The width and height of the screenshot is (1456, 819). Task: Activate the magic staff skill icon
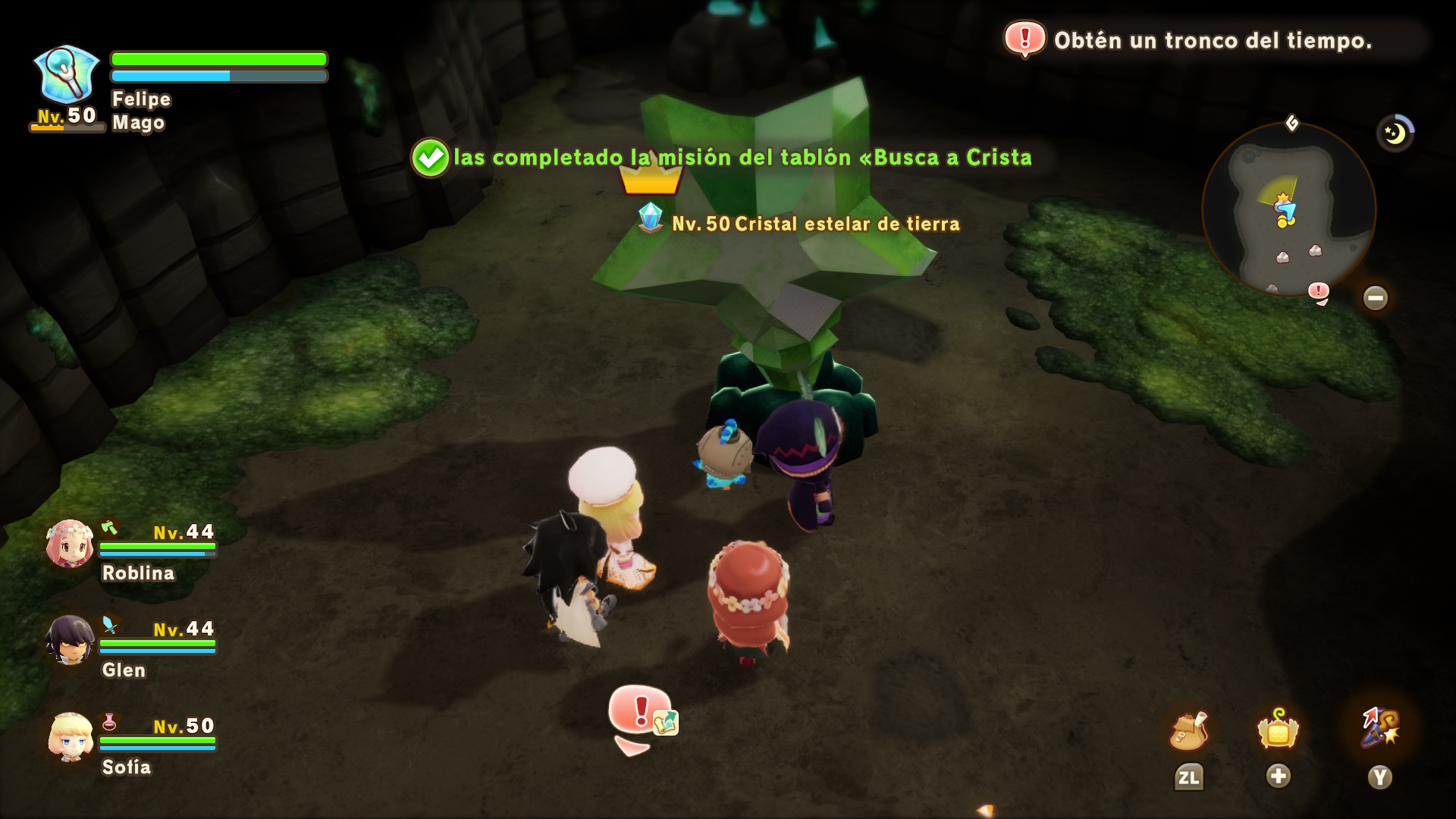click(x=1380, y=728)
